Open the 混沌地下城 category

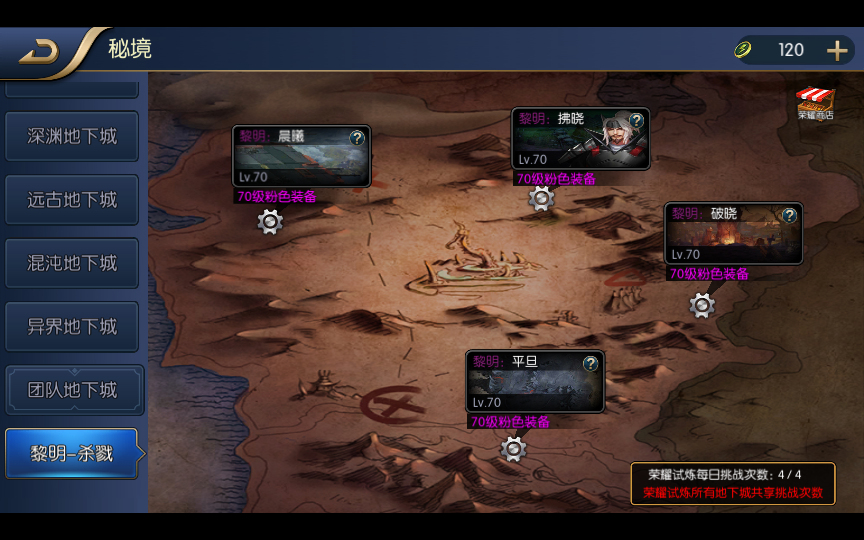[x=72, y=263]
